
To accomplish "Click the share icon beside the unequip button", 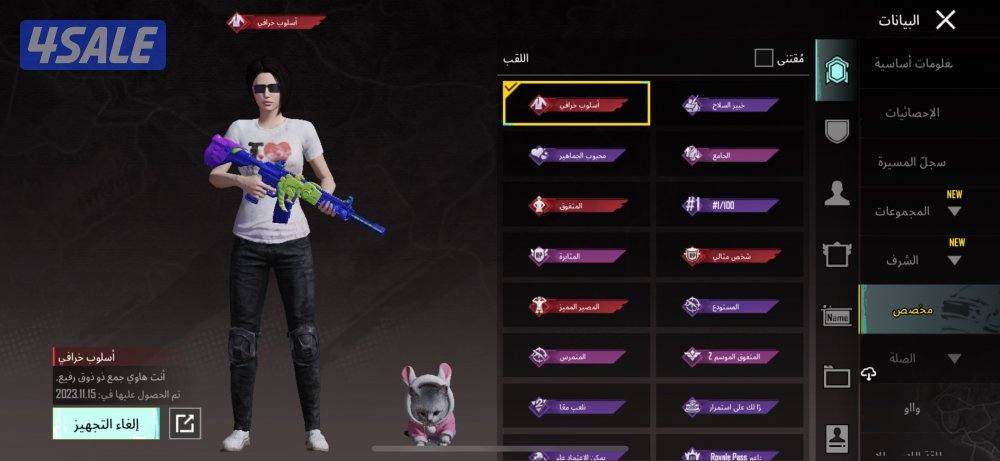I will (x=184, y=423).
